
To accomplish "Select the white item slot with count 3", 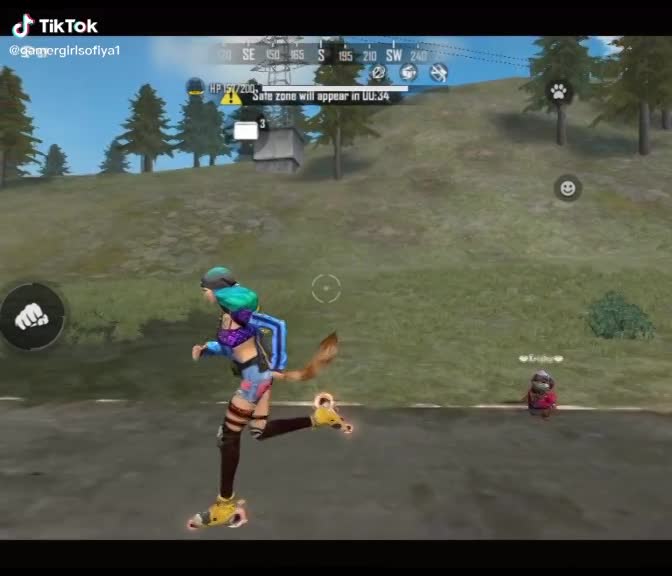I will click(246, 130).
